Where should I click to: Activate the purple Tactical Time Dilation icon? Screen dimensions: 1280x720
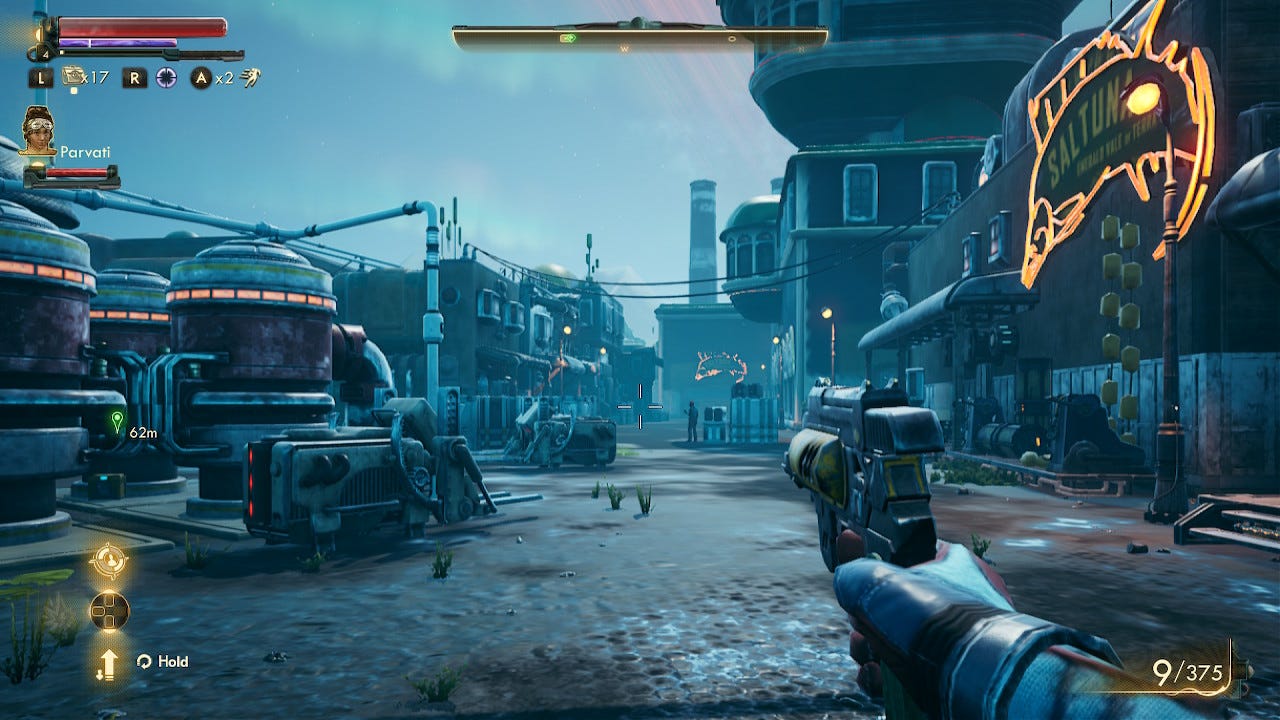tap(166, 77)
